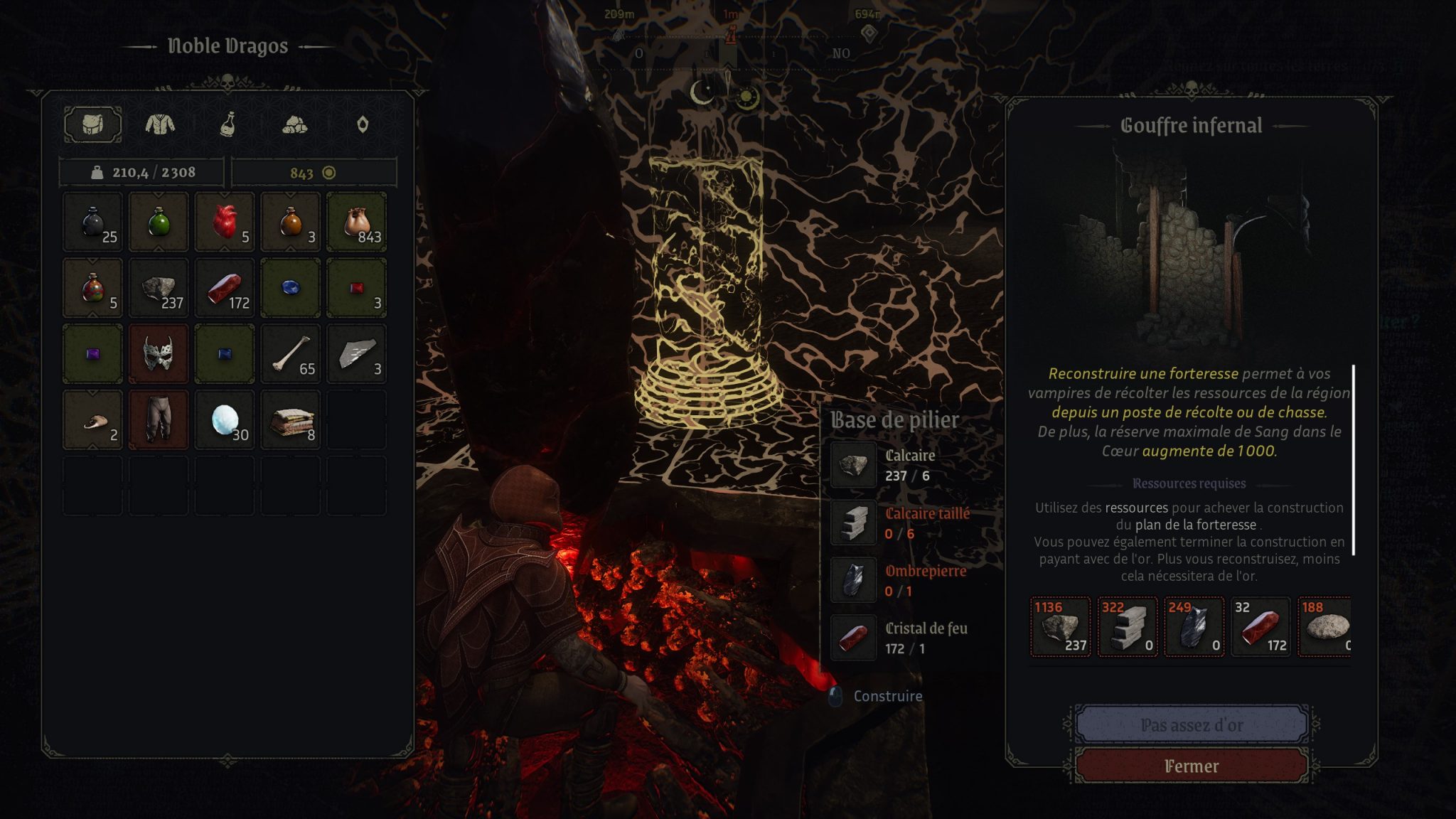Select the dark trousers item slot
The height and width of the screenshot is (819, 1456).
159,420
